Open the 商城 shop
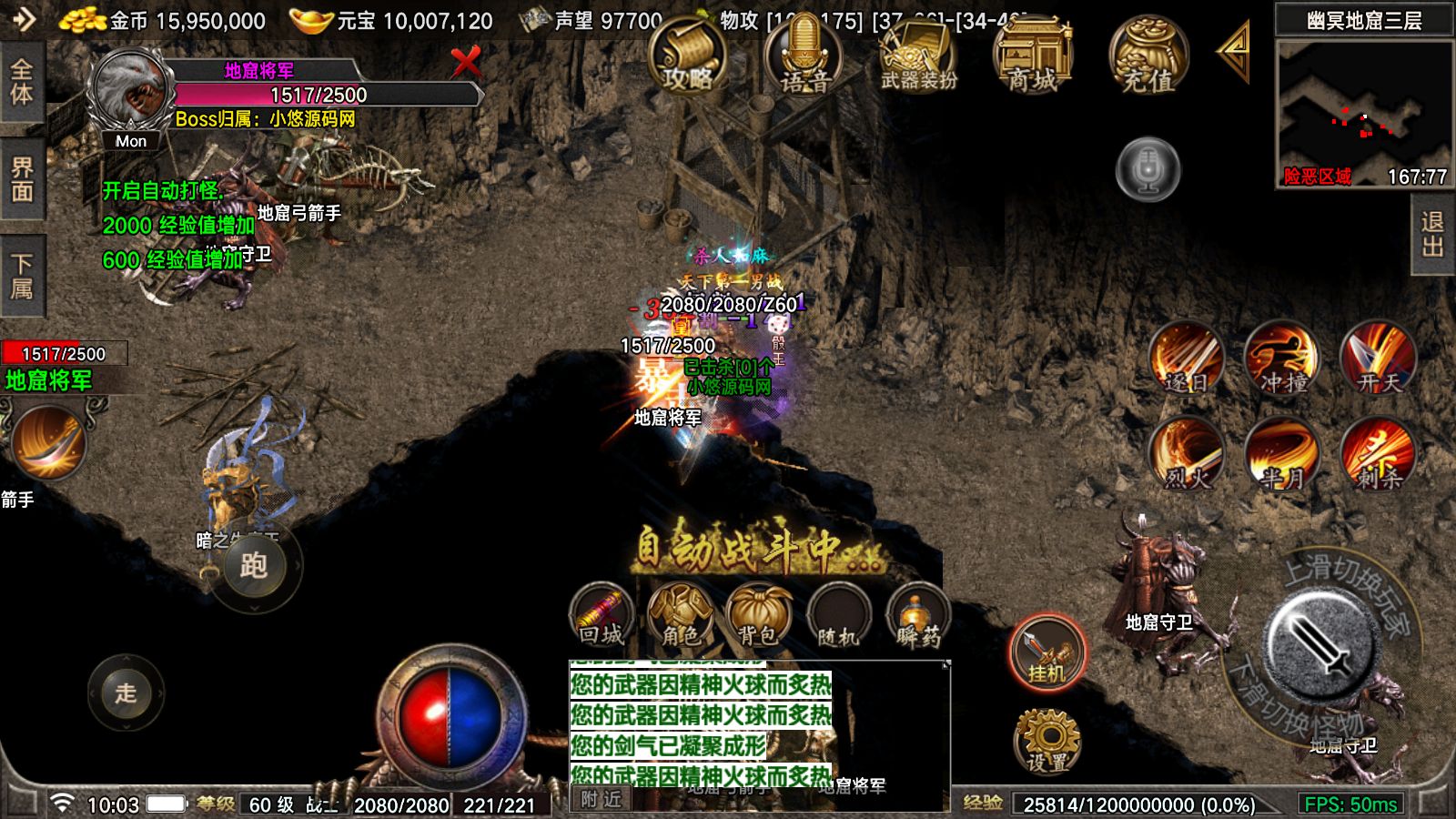Screen dimensions: 1456x819 tap(1033, 56)
